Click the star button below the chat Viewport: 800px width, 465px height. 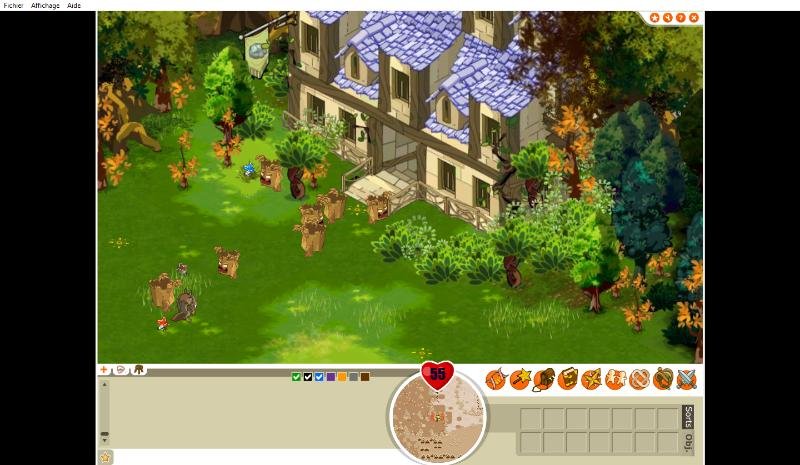(x=105, y=457)
